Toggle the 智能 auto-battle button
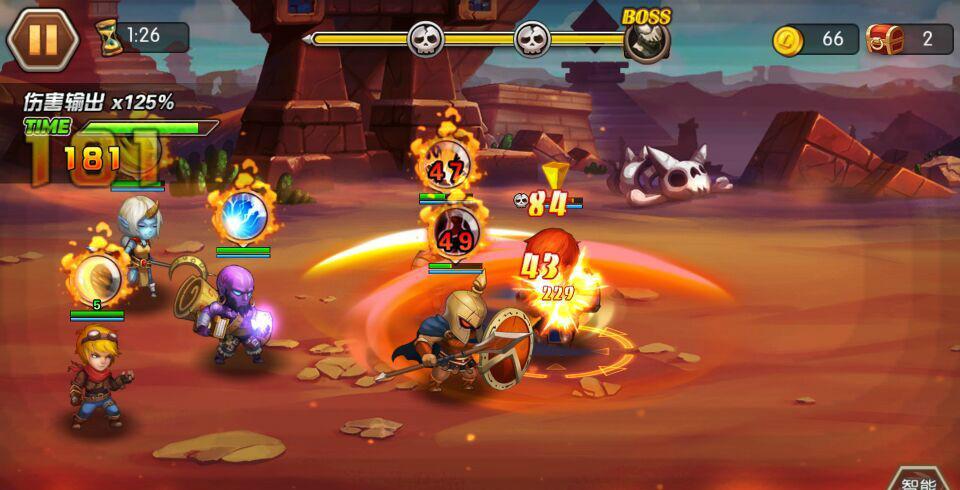This screenshot has width=960, height=490. (922, 480)
